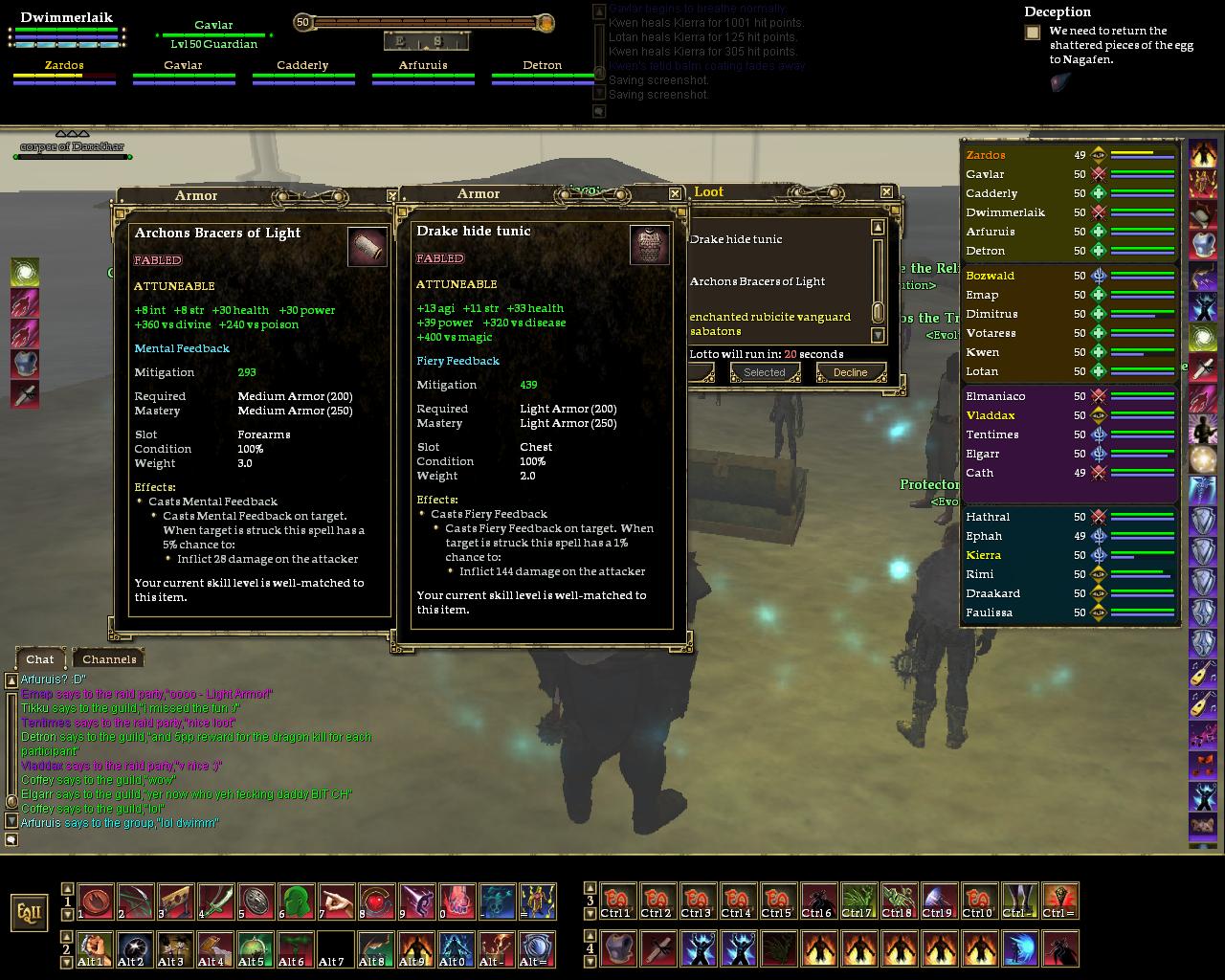Close the Loot window
Image resolution: width=1225 pixels, height=980 pixels.
tap(886, 192)
